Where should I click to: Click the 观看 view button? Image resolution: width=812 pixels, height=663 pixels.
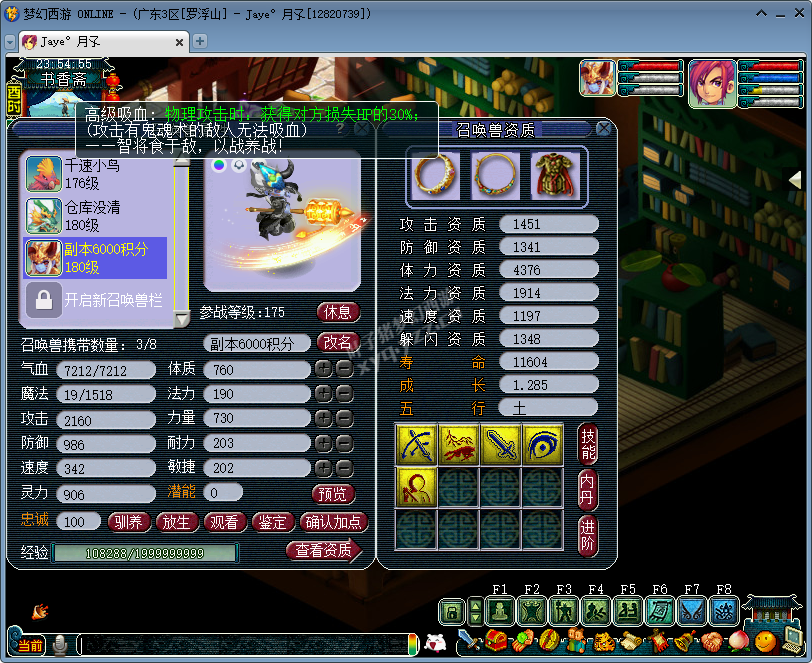point(223,522)
